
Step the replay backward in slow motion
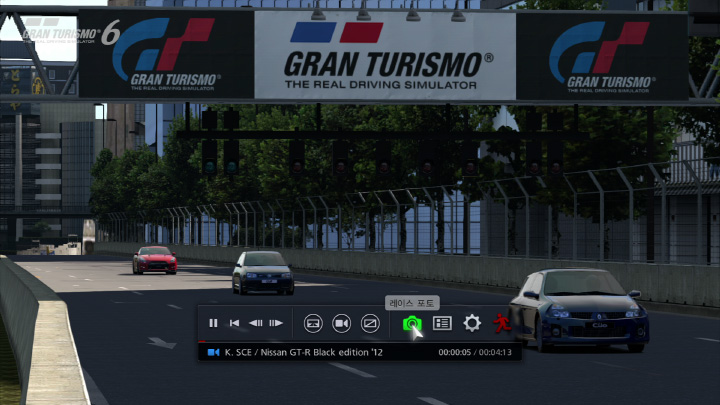click(256, 323)
